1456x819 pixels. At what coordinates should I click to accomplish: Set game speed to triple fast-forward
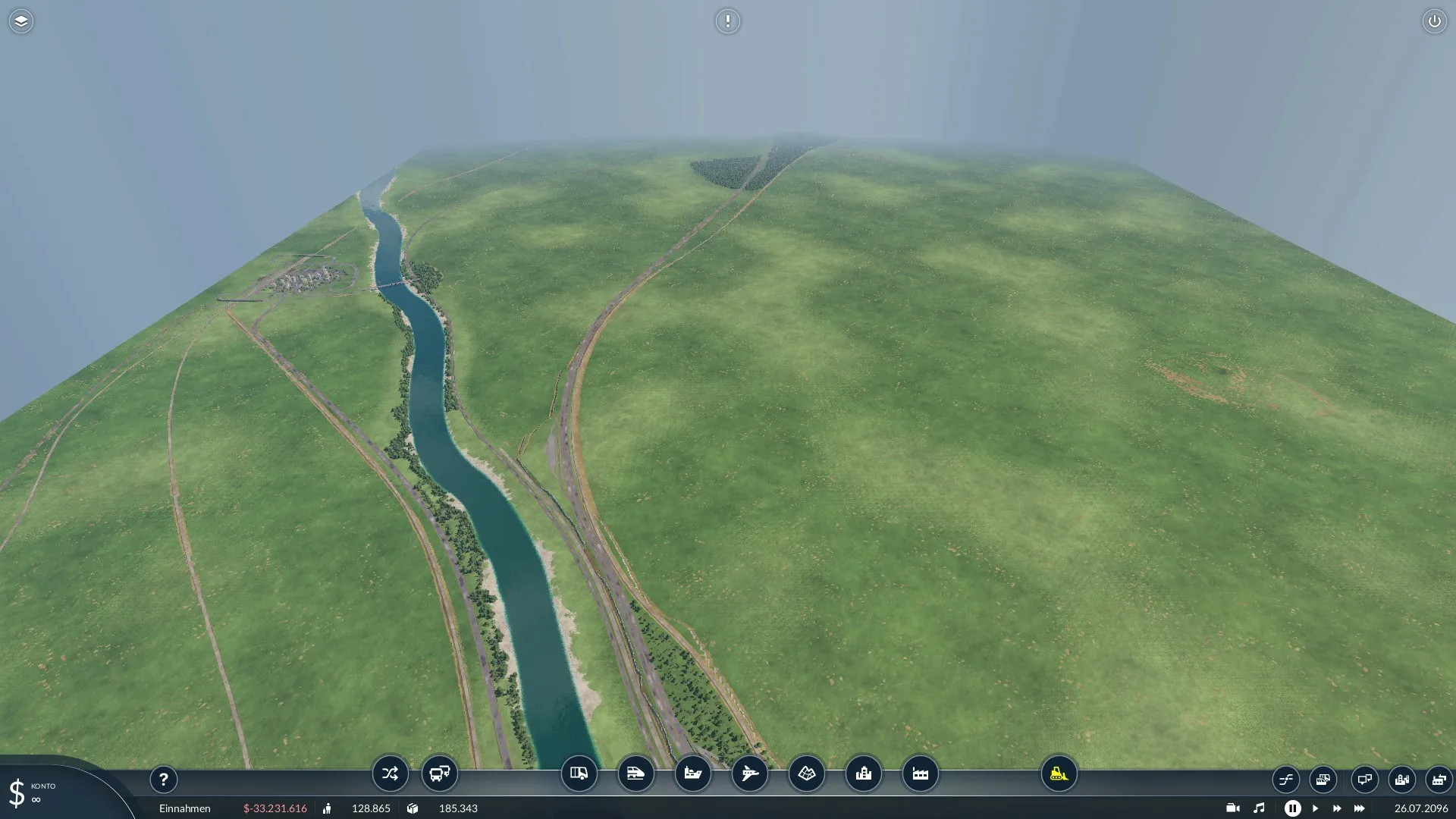coord(1359,808)
